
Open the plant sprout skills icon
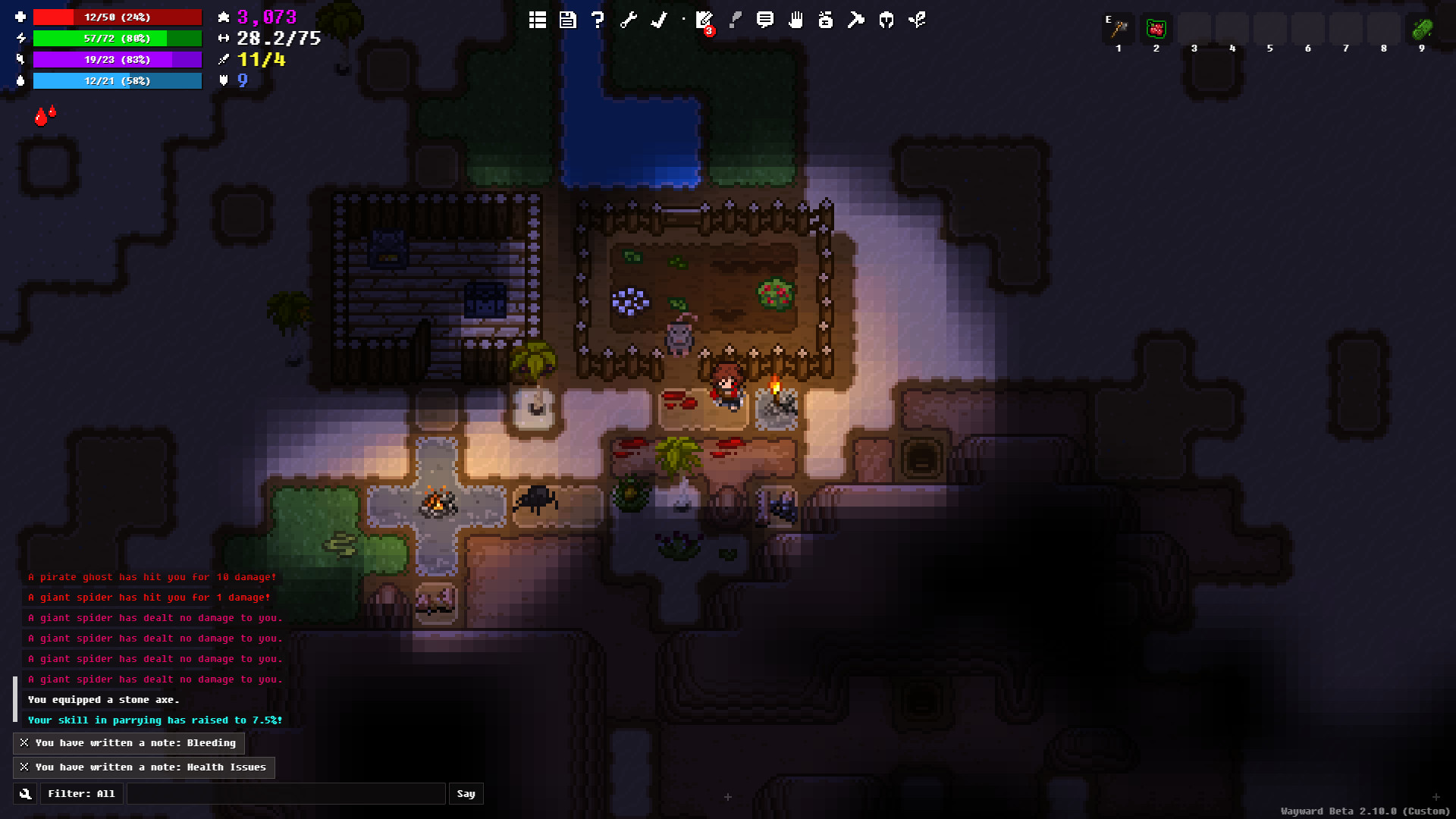point(917,20)
